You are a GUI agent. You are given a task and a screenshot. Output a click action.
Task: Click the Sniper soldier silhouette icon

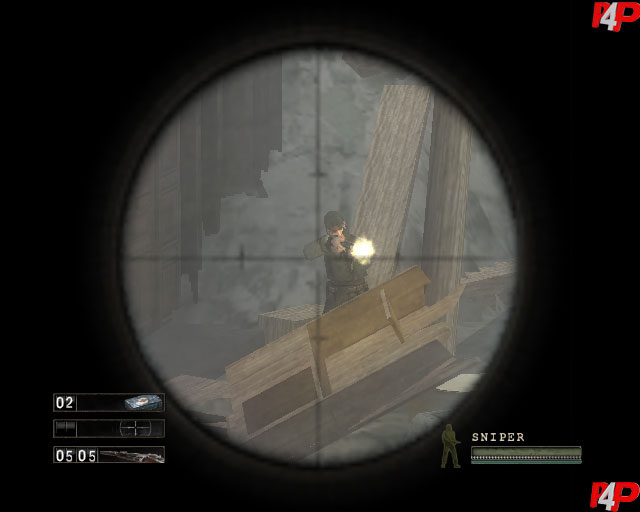coord(451,447)
